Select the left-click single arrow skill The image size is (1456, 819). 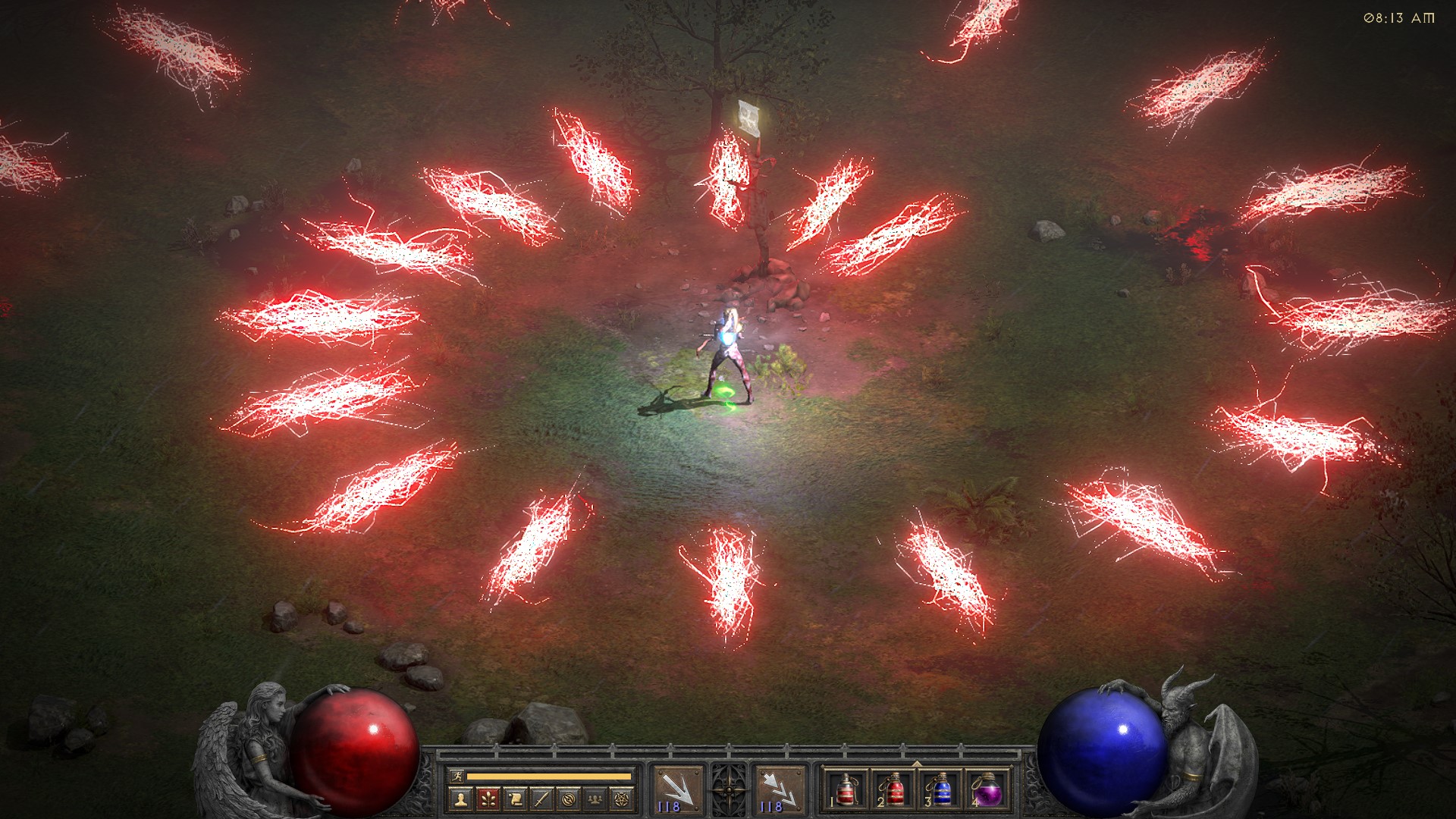(x=676, y=789)
